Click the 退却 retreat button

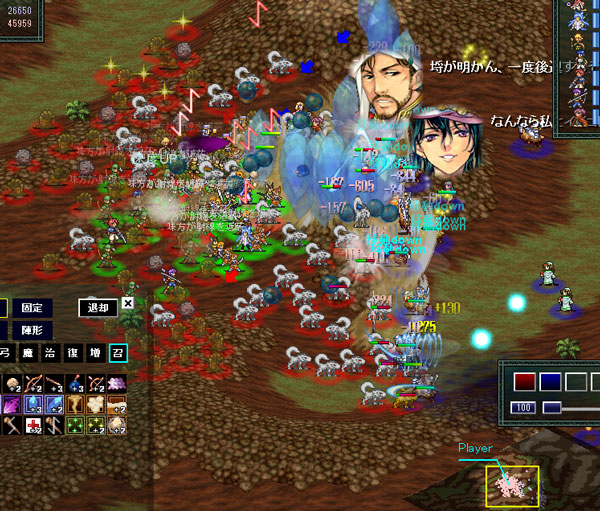[97, 308]
